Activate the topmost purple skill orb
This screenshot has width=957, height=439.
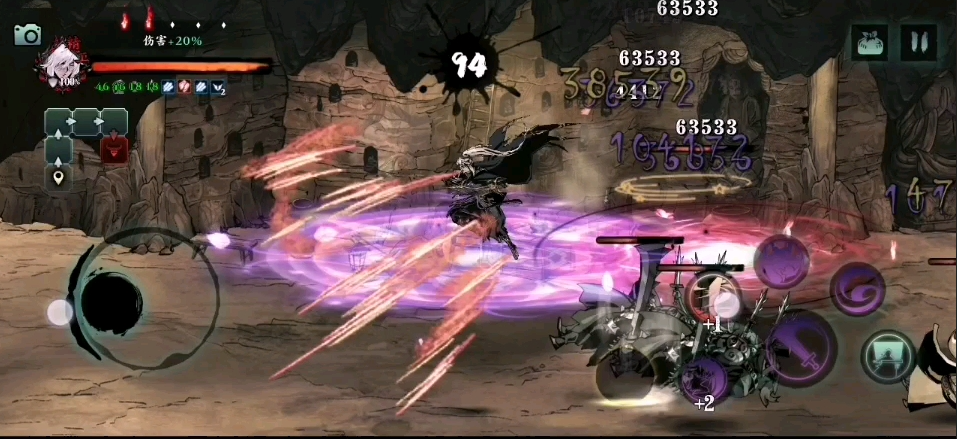pyautogui.click(x=781, y=262)
